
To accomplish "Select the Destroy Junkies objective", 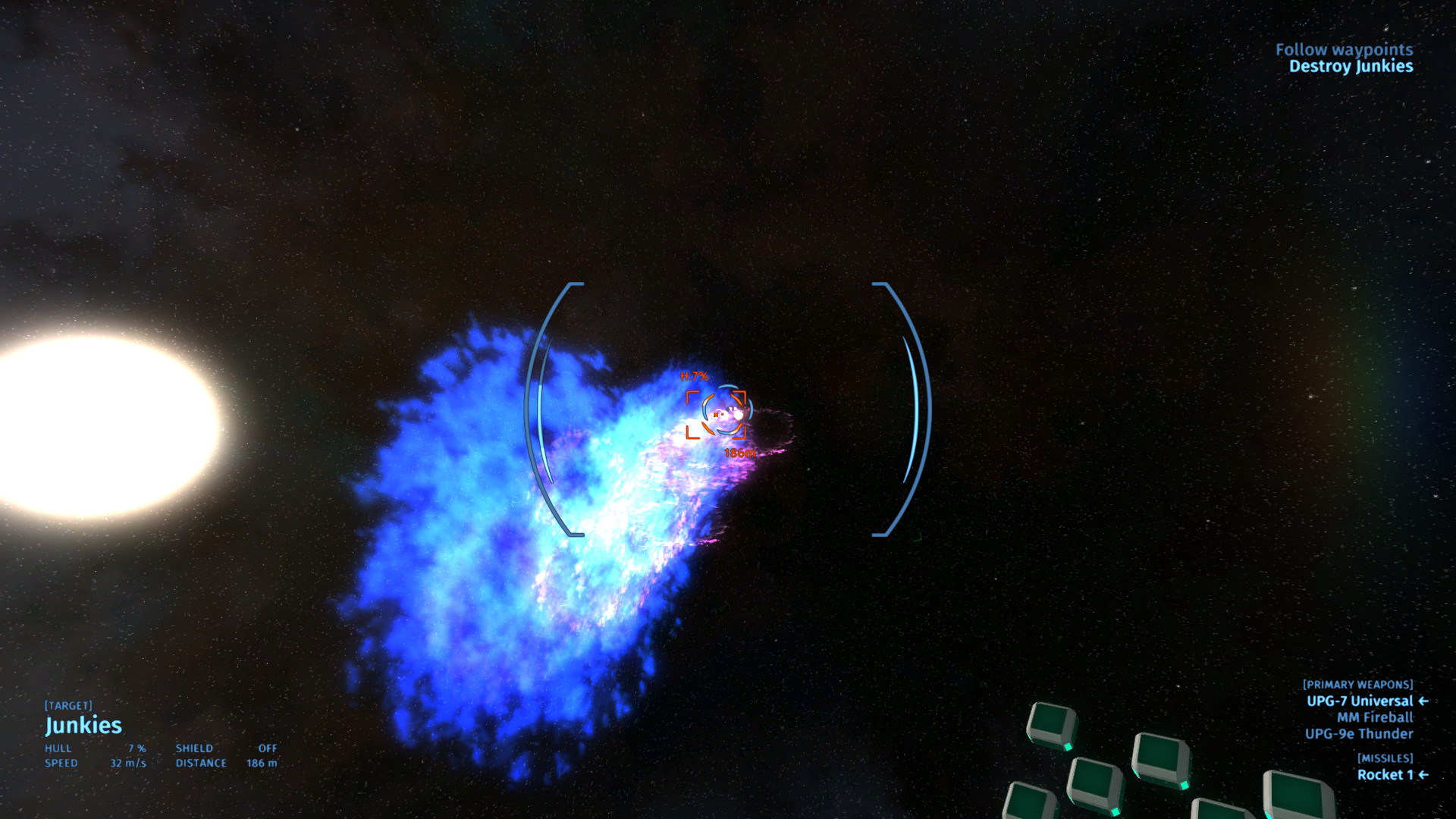I will pos(1351,67).
